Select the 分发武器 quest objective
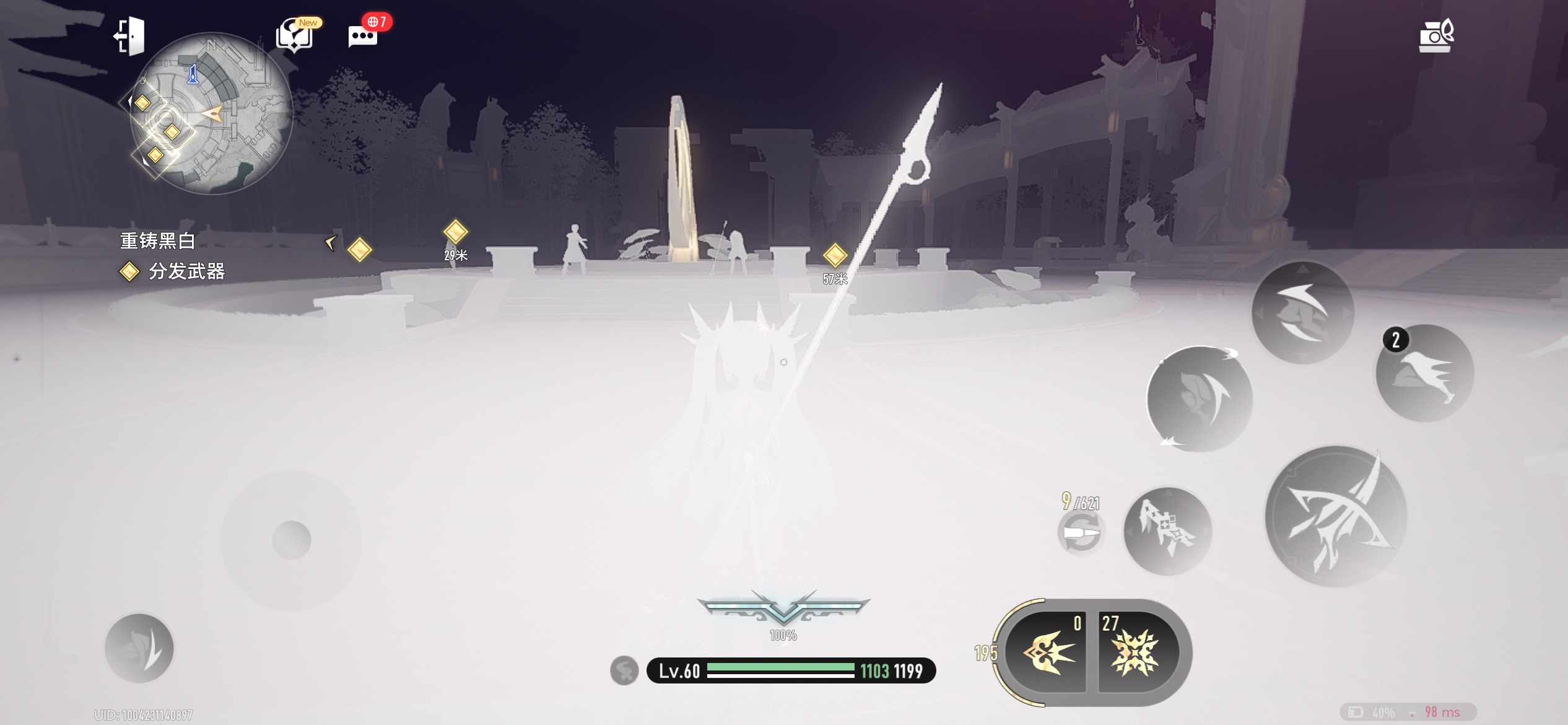 pyautogui.click(x=186, y=271)
